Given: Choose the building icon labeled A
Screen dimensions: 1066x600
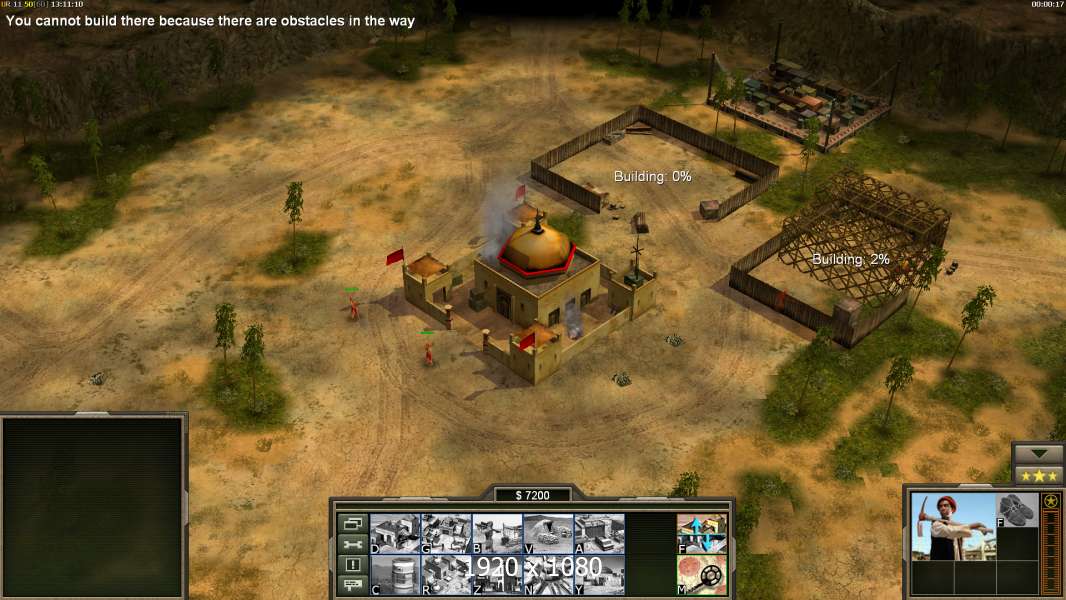Looking at the screenshot, I should tap(599, 533).
